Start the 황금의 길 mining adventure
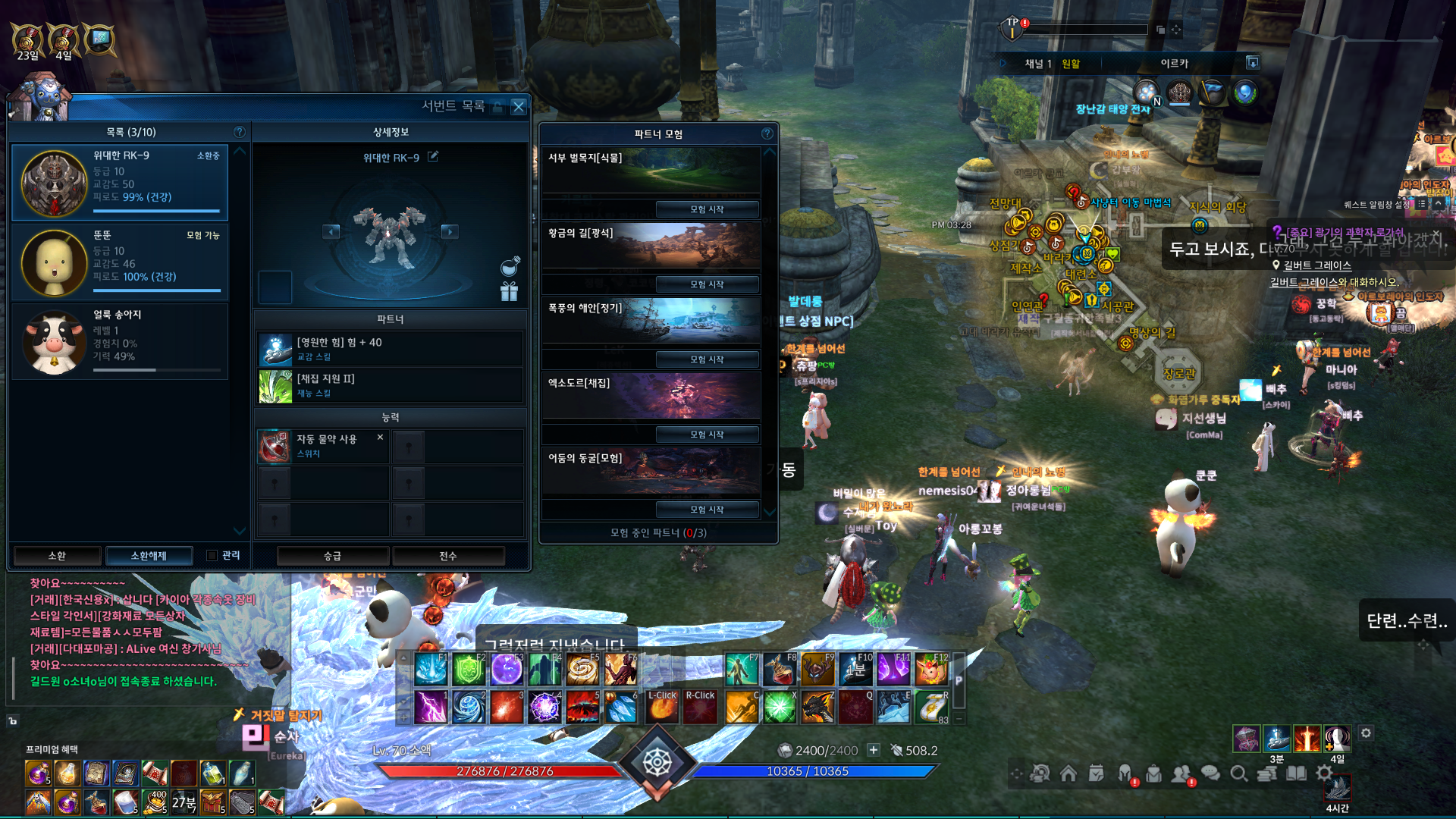Image resolution: width=1456 pixels, height=819 pixels. [x=707, y=284]
